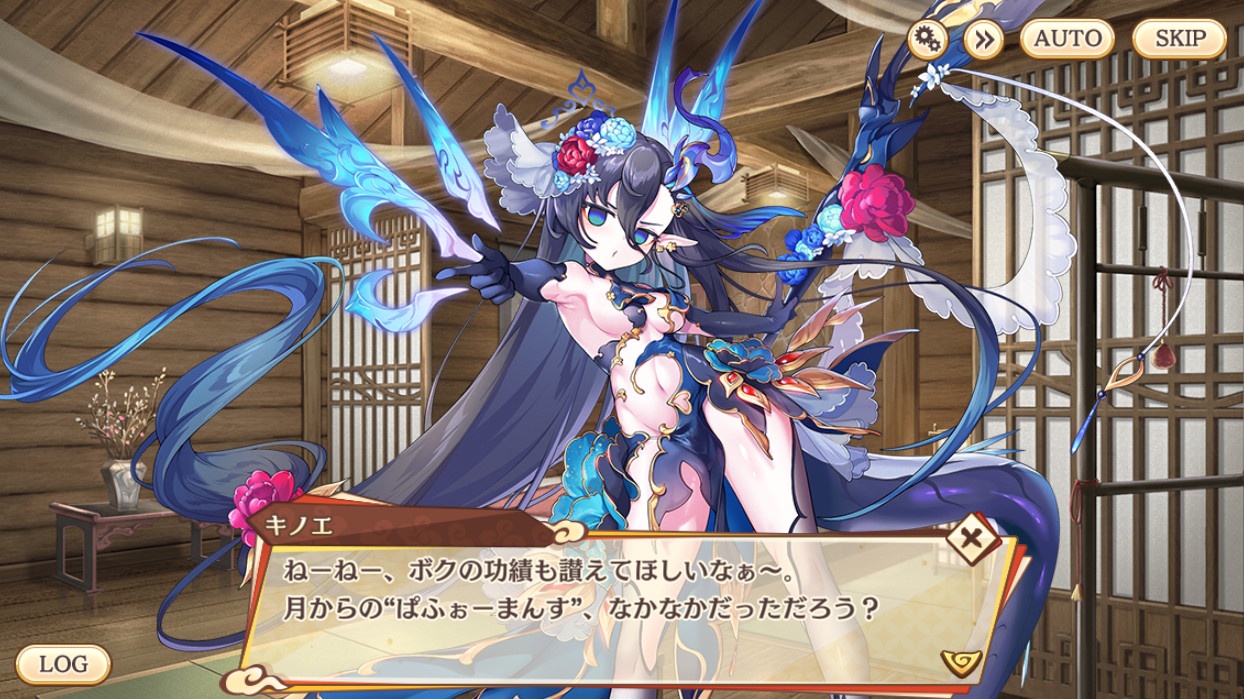Screen dimensions: 1244x699
Task: Skip the story scene with SKIP
Action: pos(1179,39)
